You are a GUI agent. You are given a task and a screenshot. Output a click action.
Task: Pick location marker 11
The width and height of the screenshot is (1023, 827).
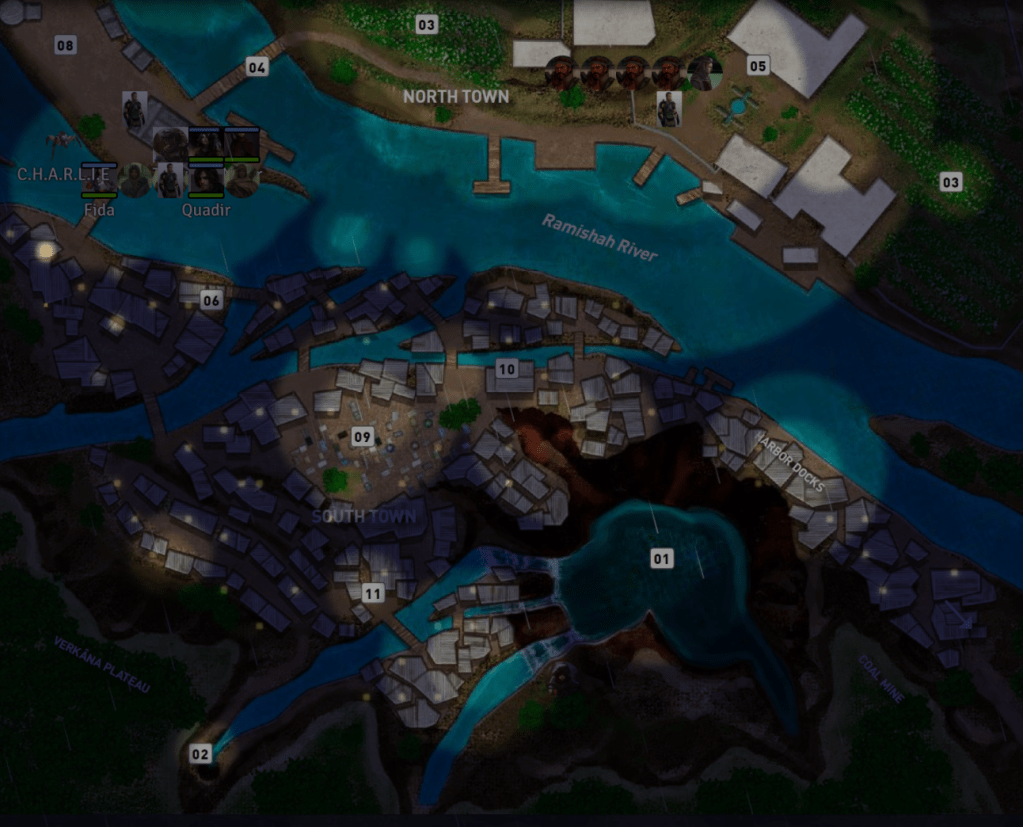coord(373,593)
